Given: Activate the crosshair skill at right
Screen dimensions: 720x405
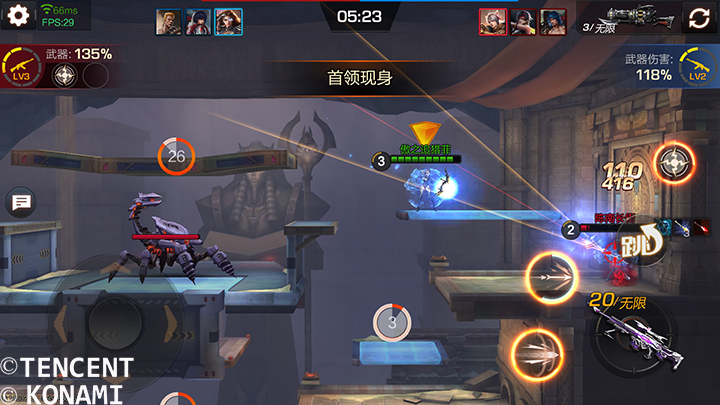Looking at the screenshot, I should [674, 163].
